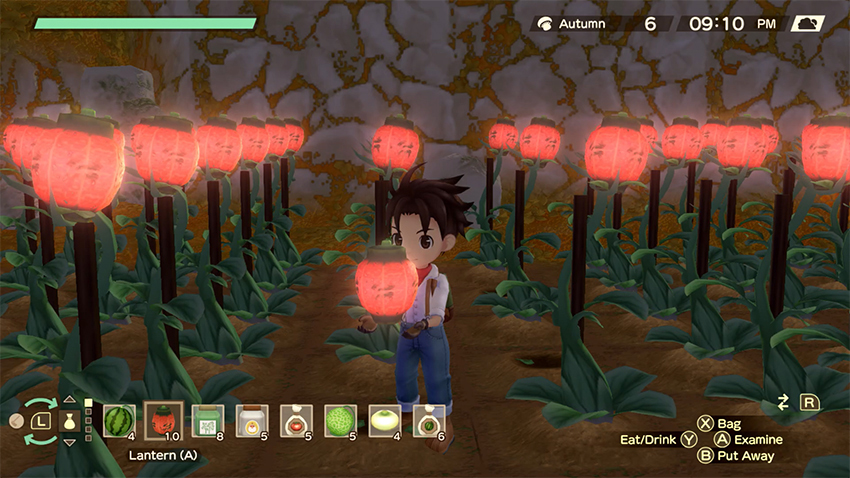Select the white jar with egg label
The image size is (850, 478).
click(x=251, y=421)
